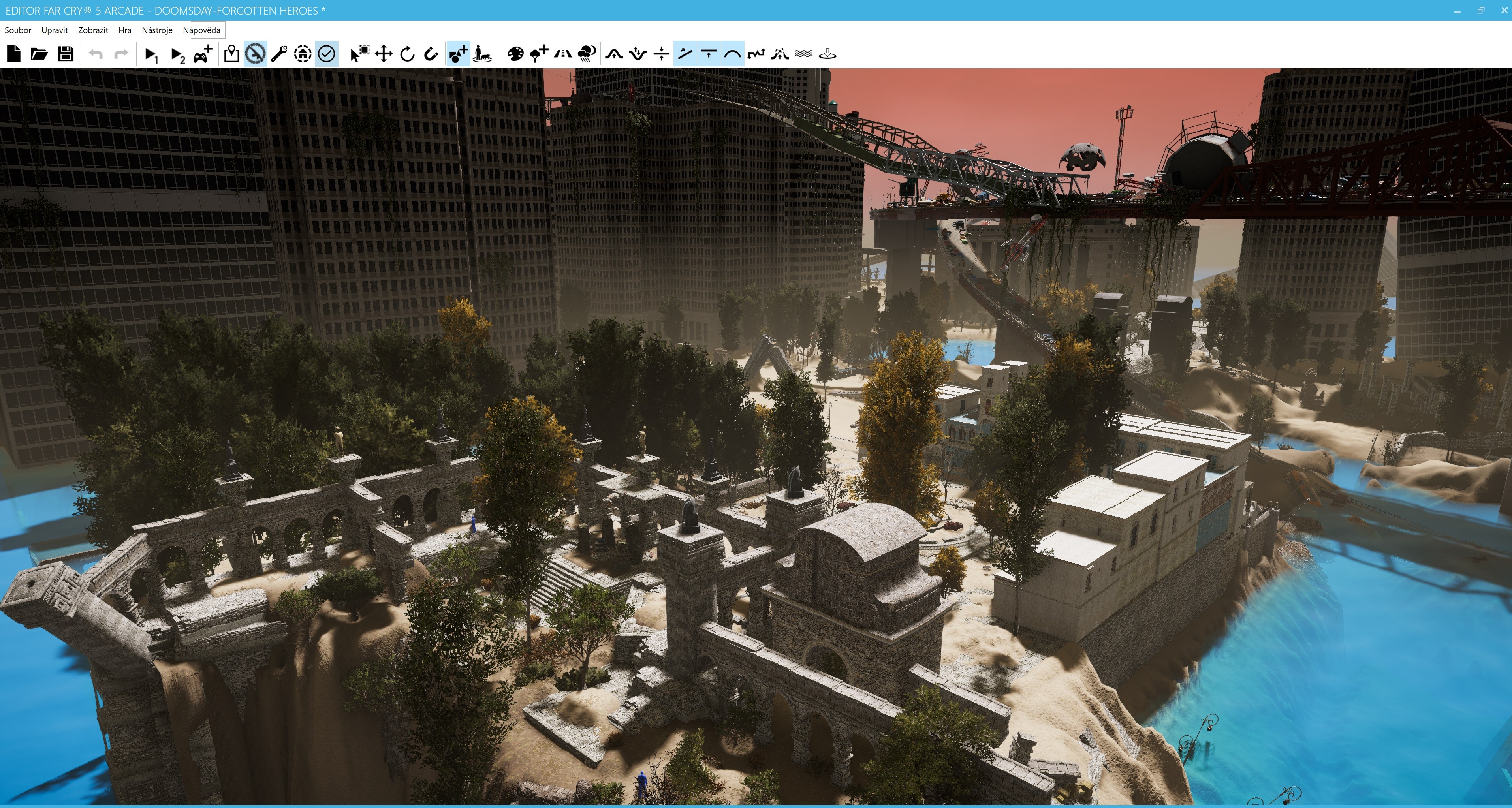This screenshot has height=808, width=1512.
Task: Open the Nástroje menu
Action: click(x=157, y=30)
